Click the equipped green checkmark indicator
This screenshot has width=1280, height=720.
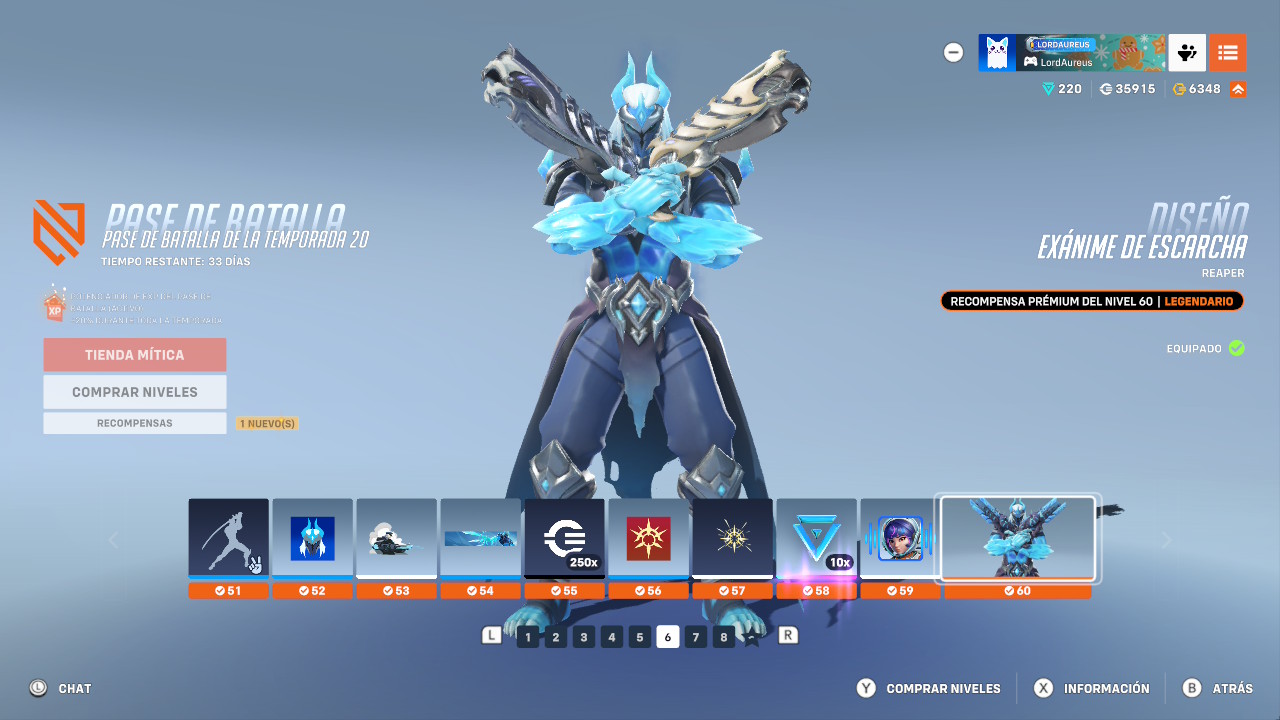(1237, 348)
